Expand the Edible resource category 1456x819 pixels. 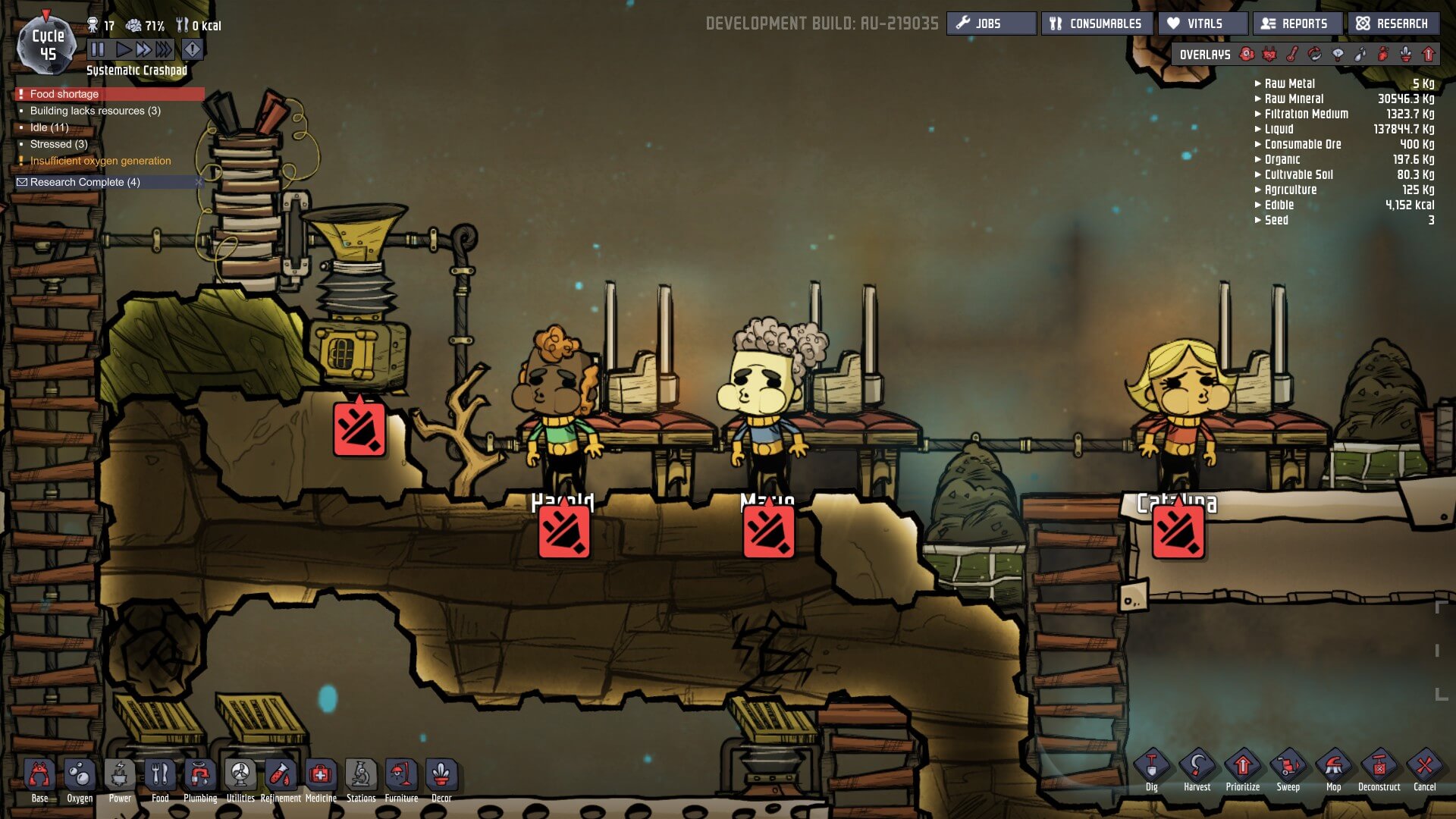coord(1259,205)
